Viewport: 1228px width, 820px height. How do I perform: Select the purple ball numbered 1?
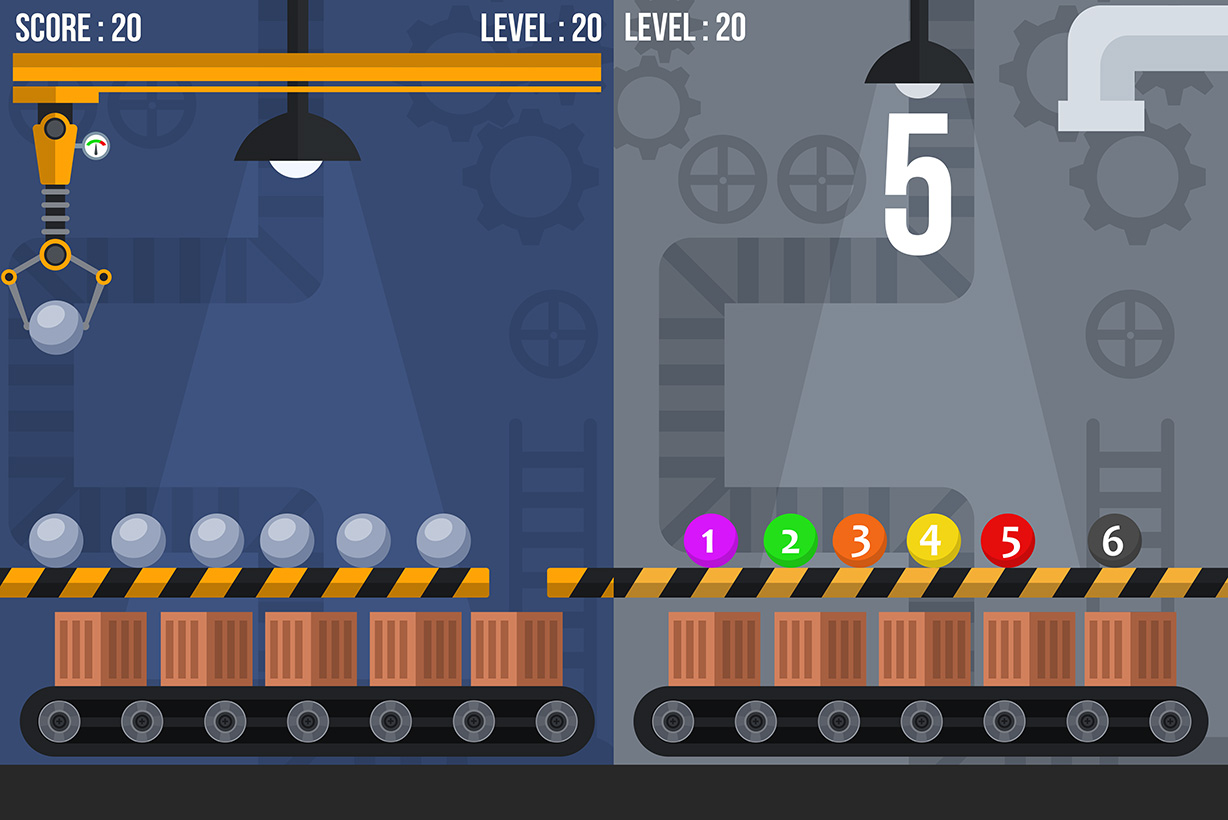click(x=710, y=541)
